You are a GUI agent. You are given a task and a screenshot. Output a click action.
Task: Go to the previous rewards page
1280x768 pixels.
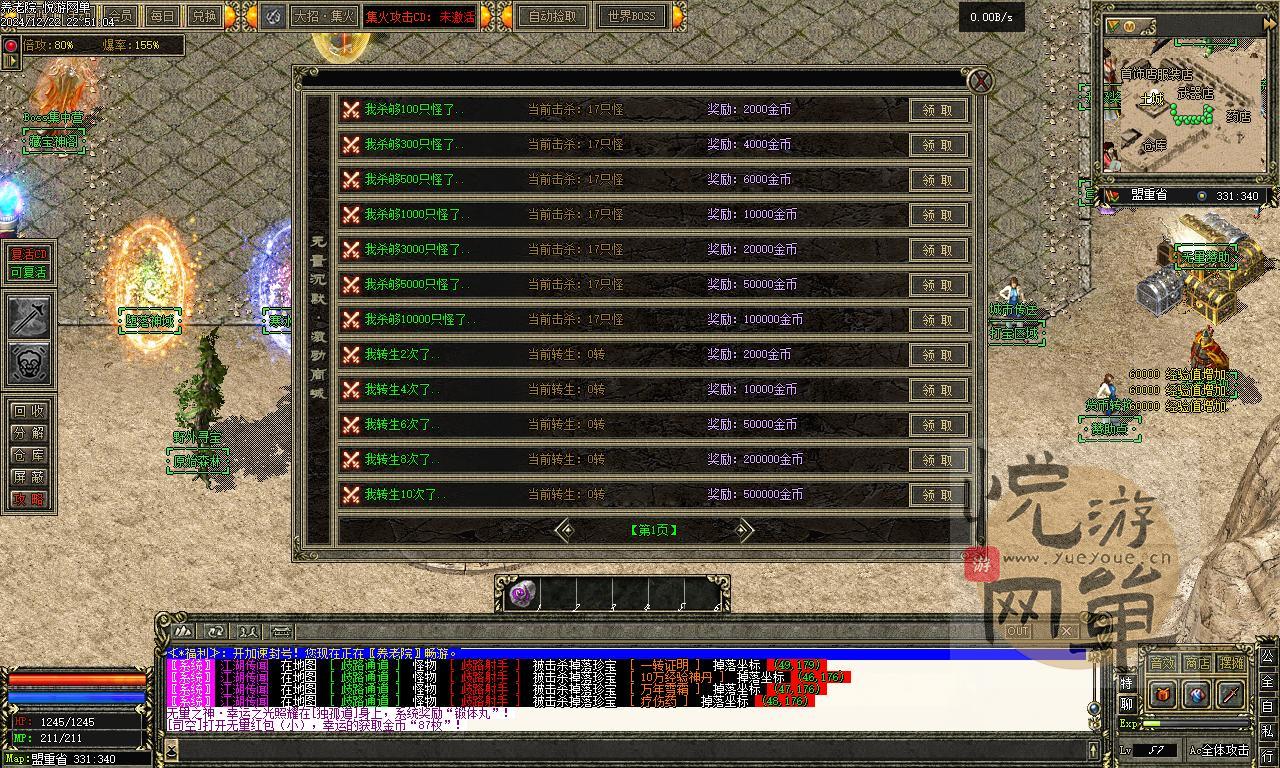pyautogui.click(x=567, y=530)
